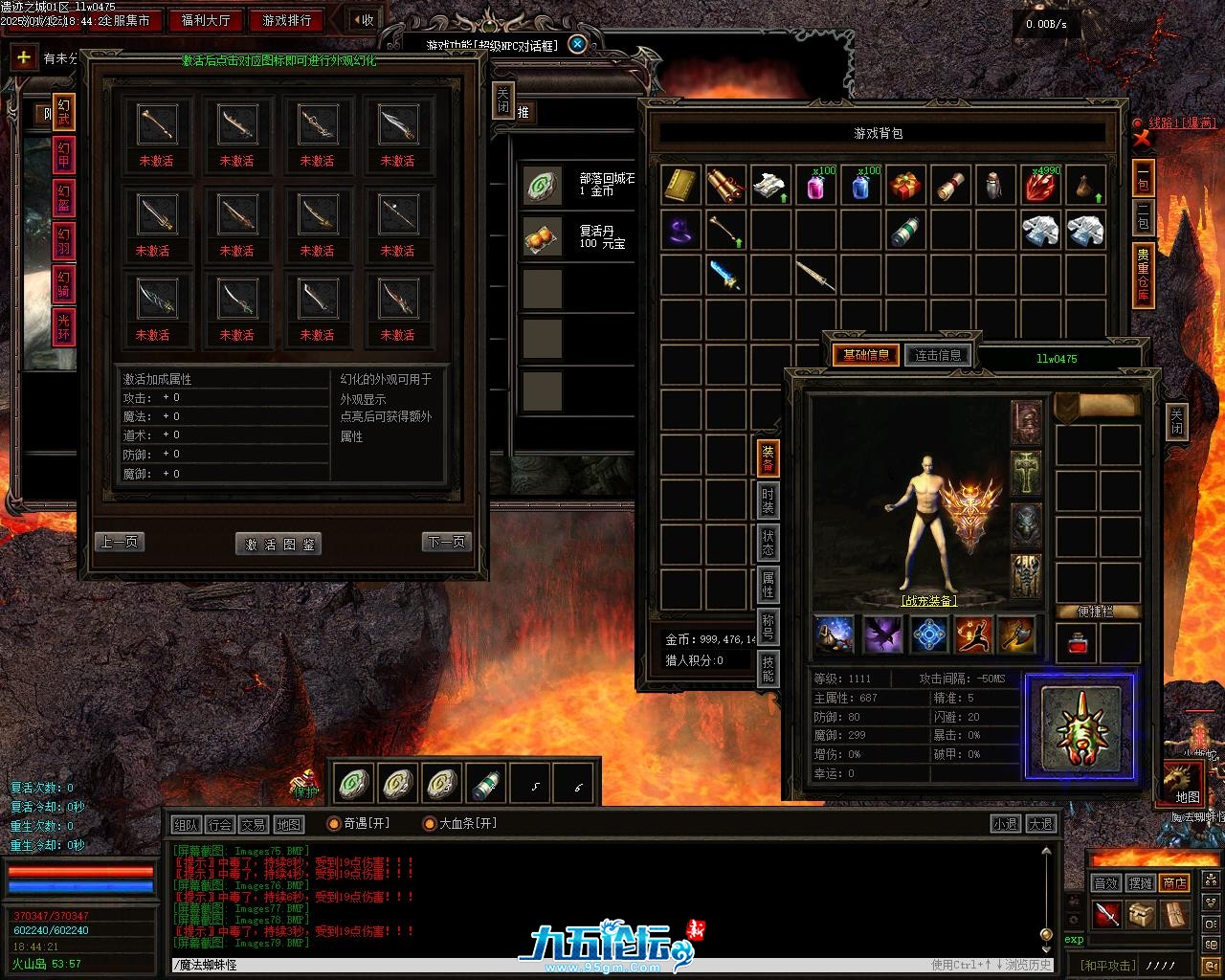
Task: Go to 上一页 previous page
Action: [x=121, y=542]
